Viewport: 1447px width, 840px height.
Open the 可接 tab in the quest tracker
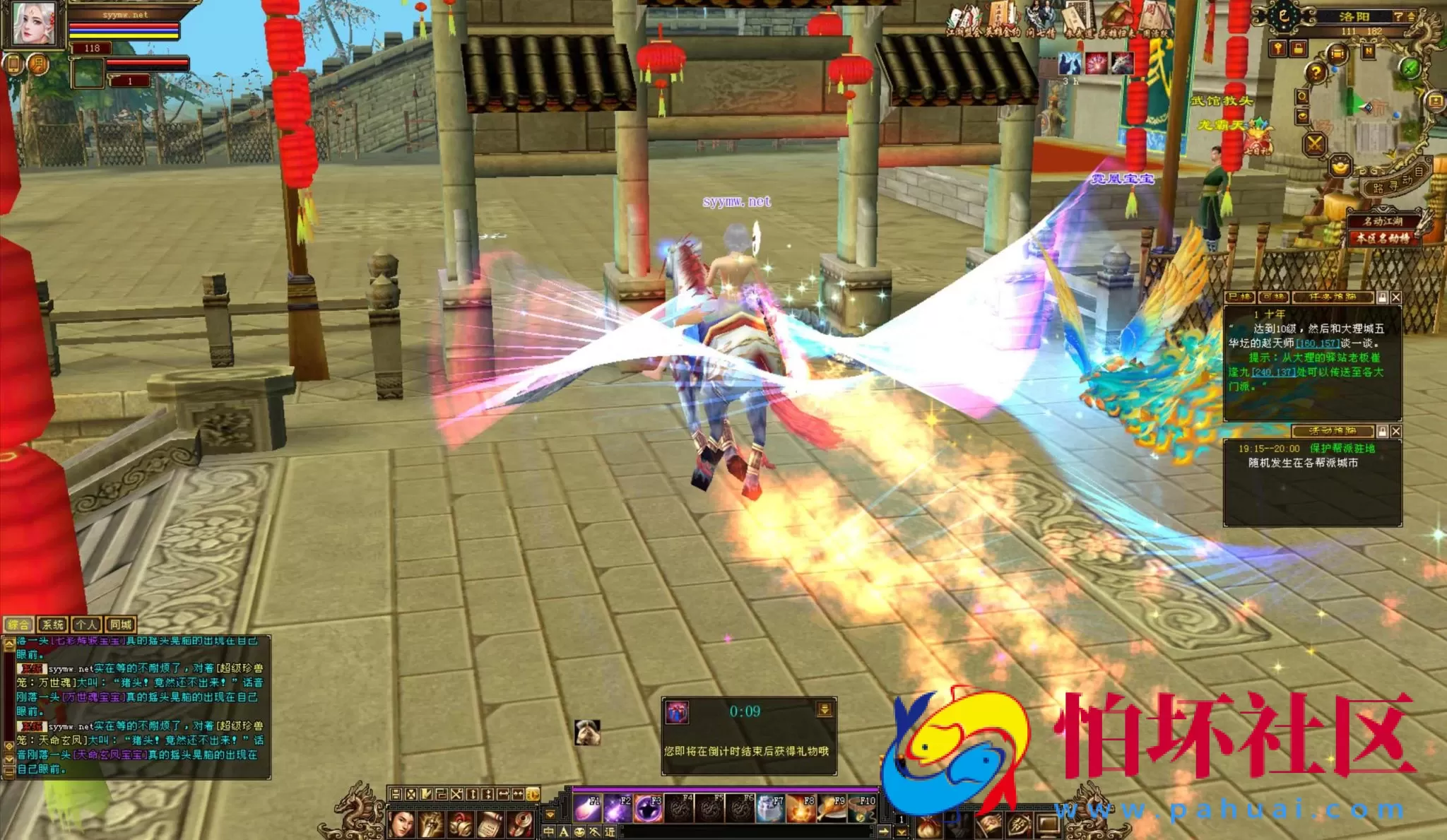coord(1272,297)
